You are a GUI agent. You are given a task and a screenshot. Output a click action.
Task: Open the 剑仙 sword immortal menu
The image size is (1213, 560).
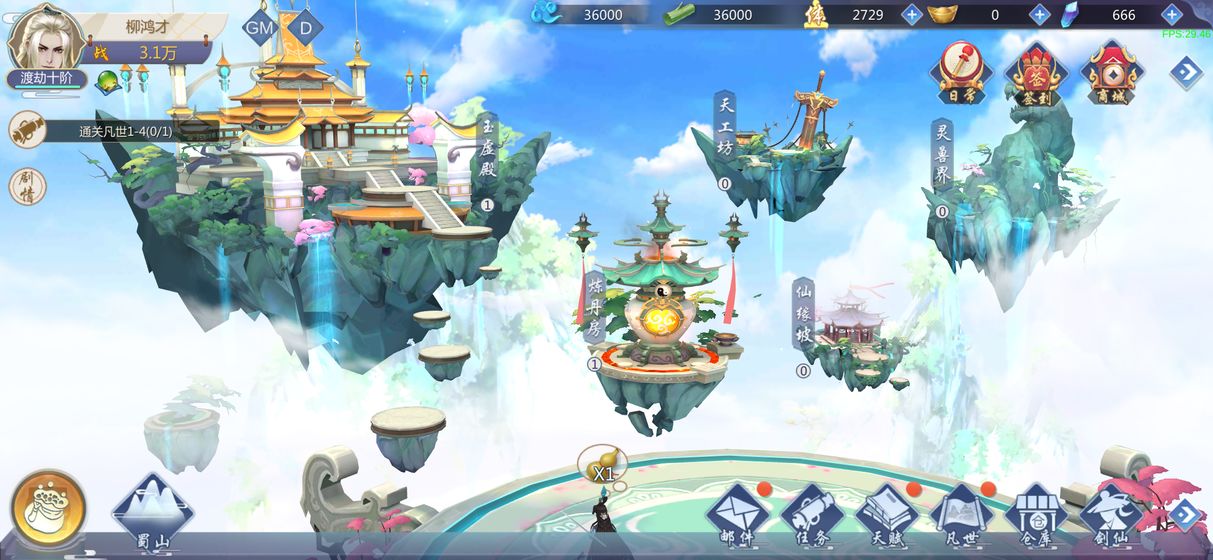[1111, 514]
